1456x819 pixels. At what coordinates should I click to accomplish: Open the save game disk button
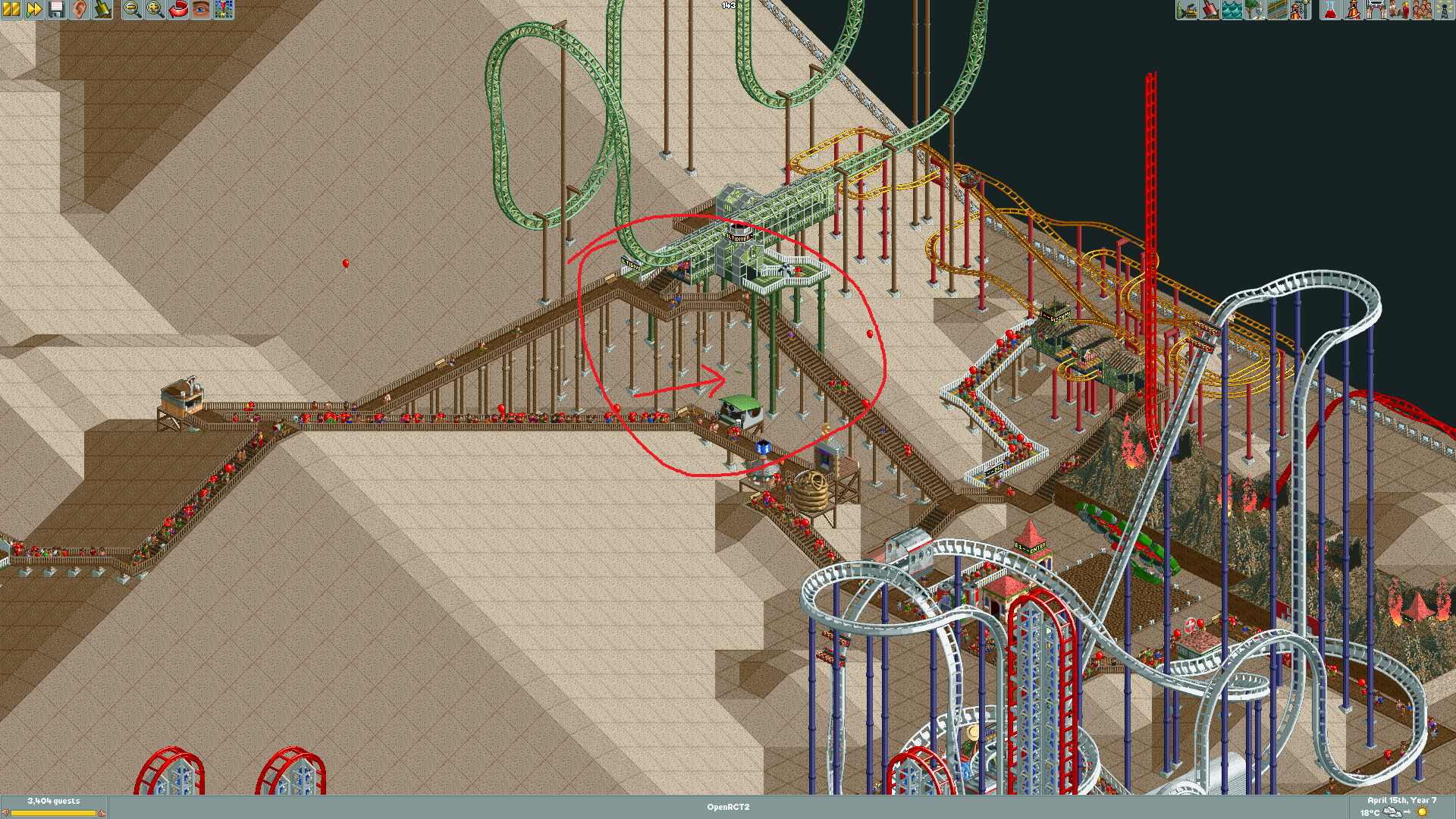[x=55, y=10]
